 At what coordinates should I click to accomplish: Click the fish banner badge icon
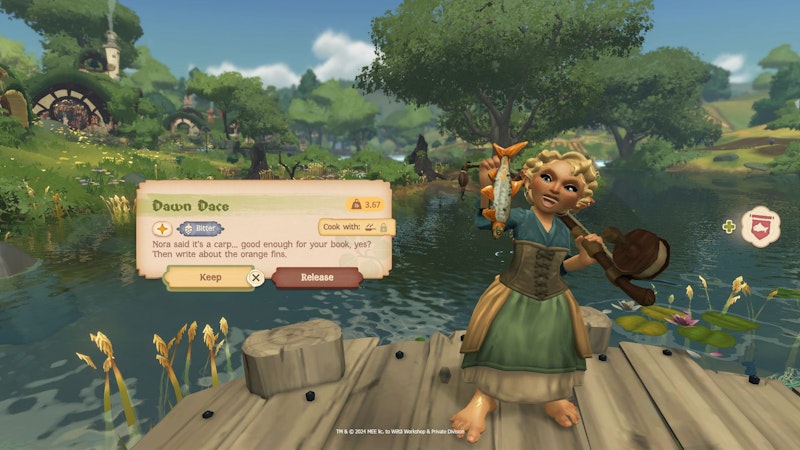[762, 225]
